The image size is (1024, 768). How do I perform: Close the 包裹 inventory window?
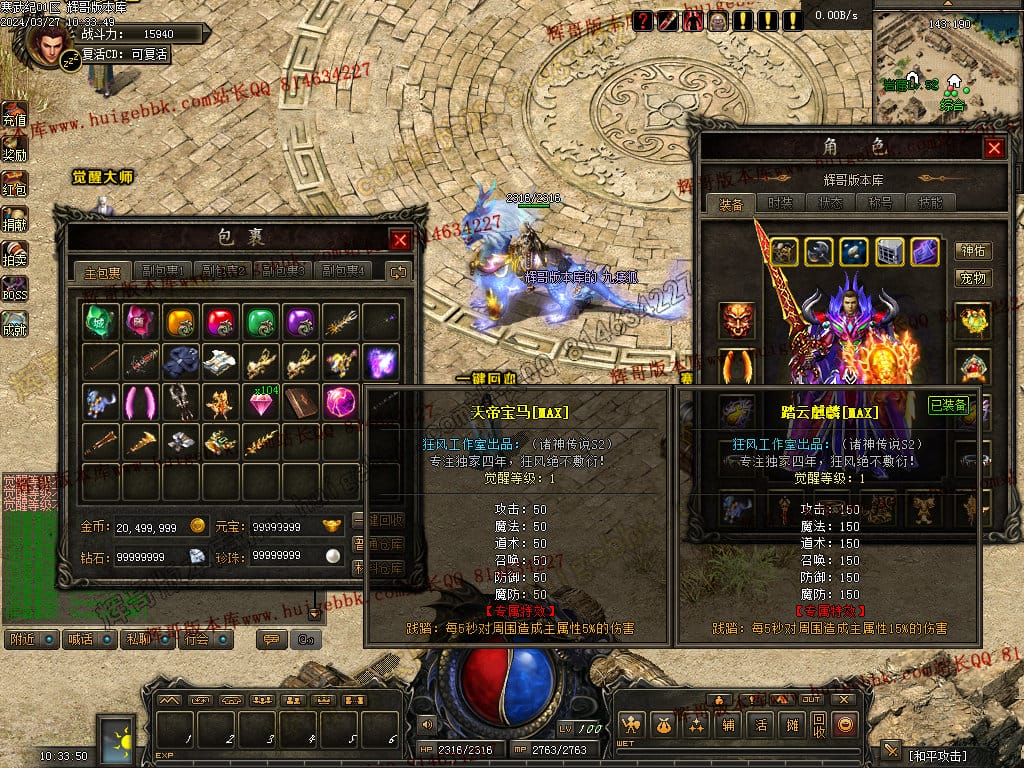400,240
